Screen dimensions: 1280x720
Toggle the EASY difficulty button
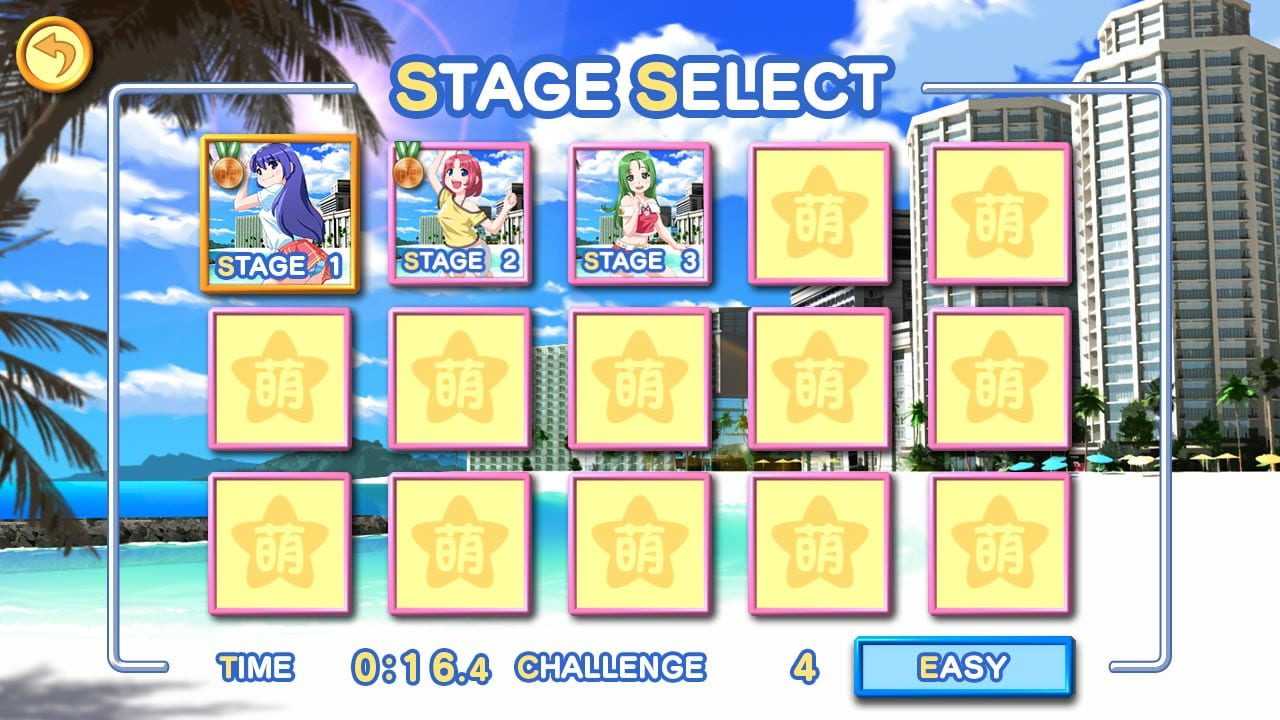tap(963, 666)
